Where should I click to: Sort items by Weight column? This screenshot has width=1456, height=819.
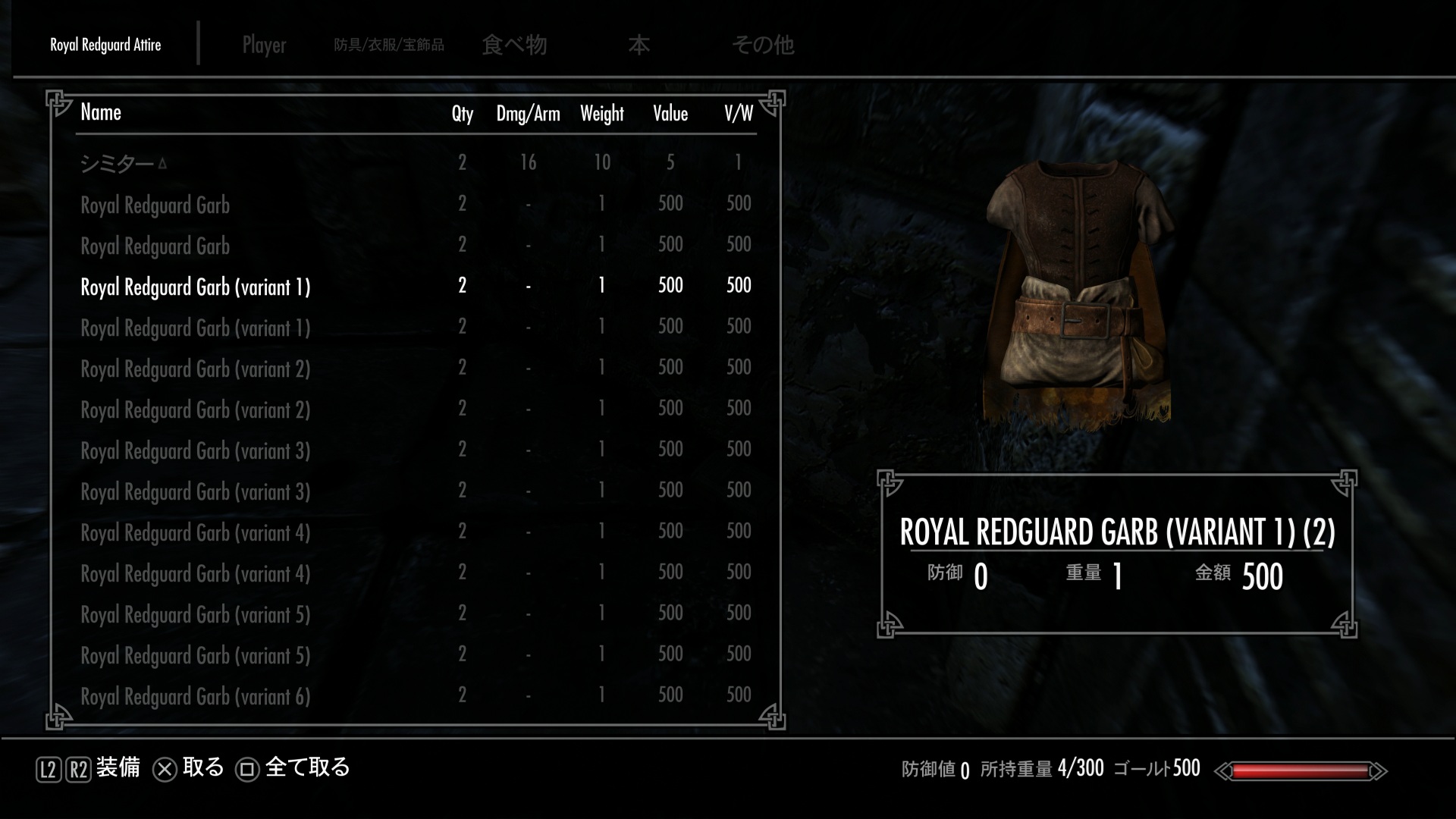(601, 114)
